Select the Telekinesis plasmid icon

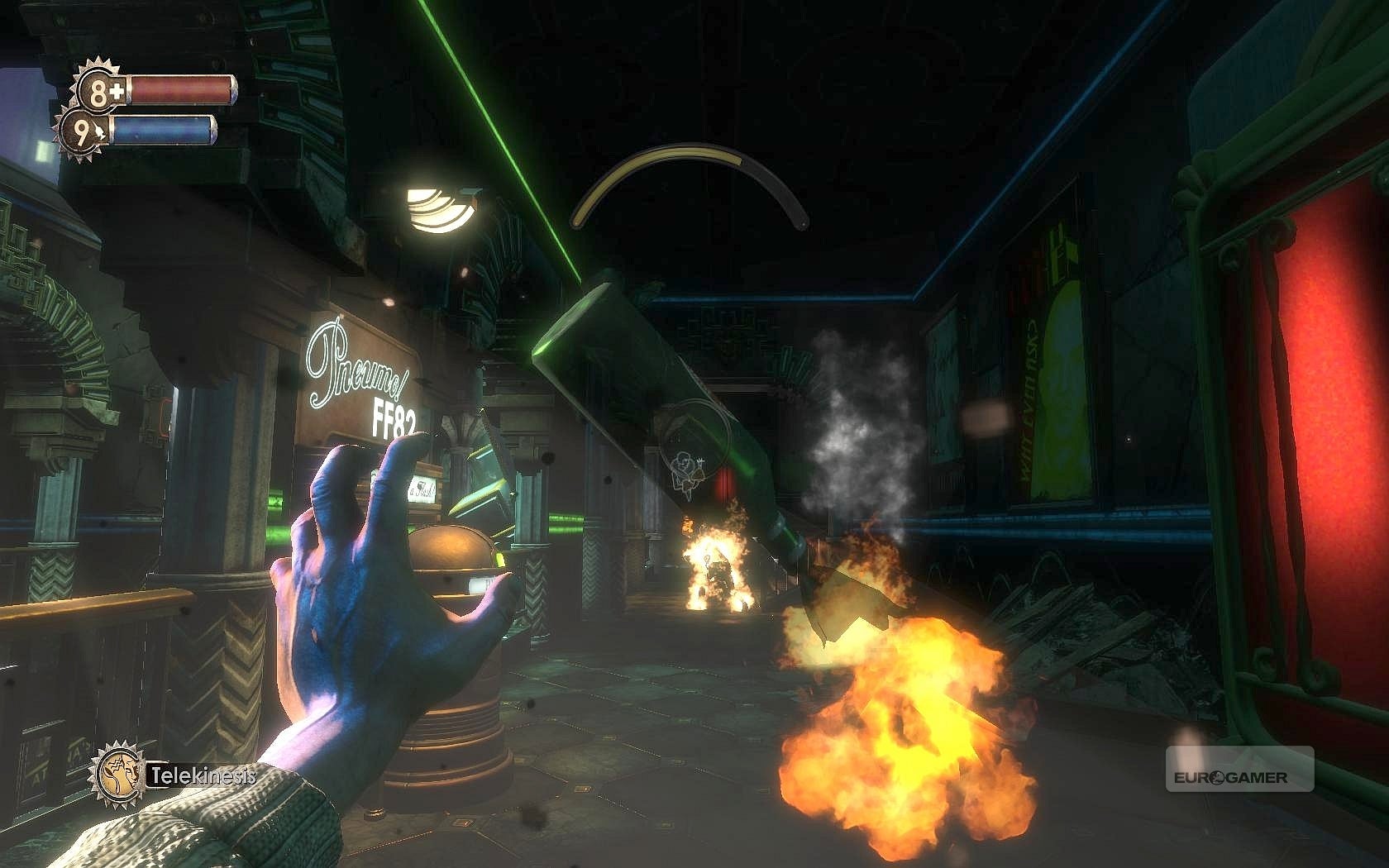(x=118, y=772)
